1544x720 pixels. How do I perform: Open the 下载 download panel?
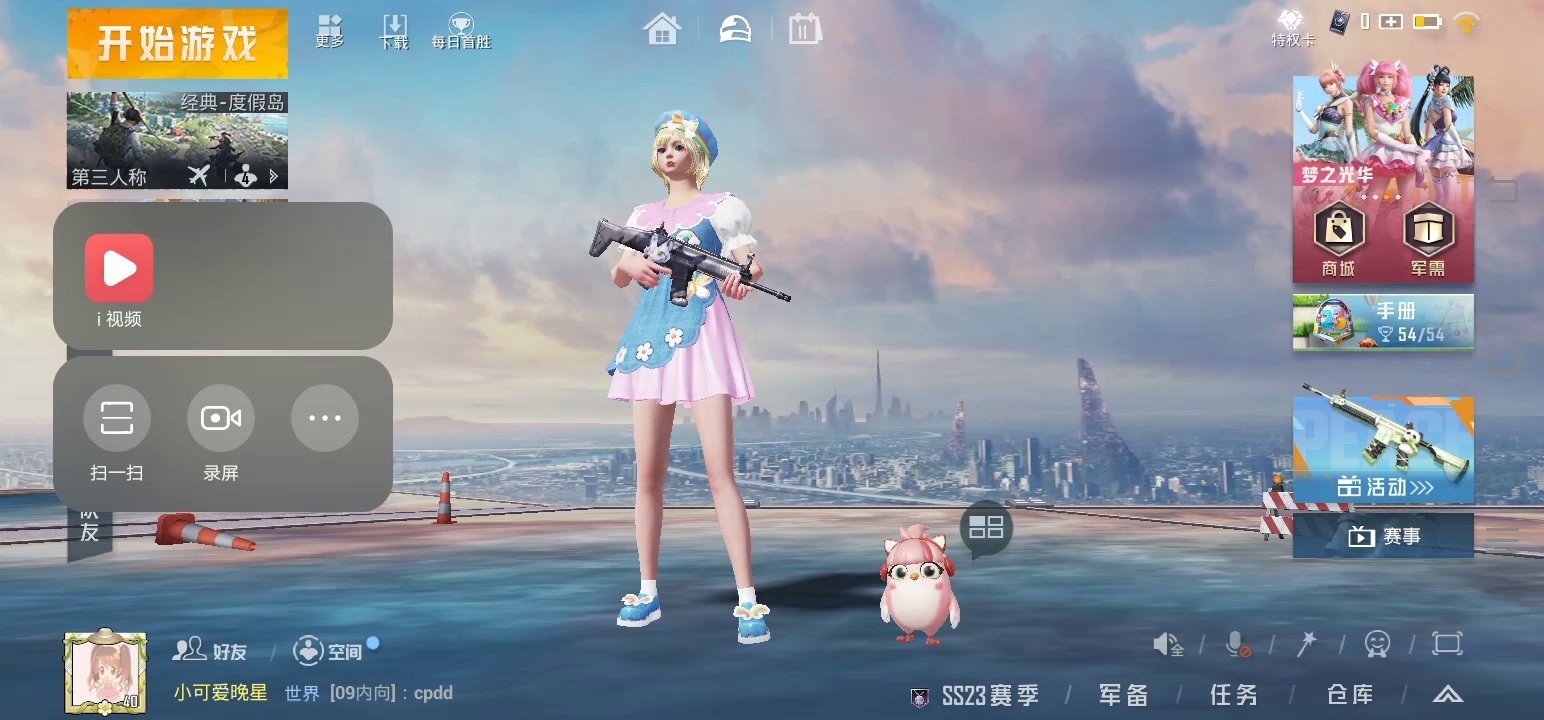394,31
